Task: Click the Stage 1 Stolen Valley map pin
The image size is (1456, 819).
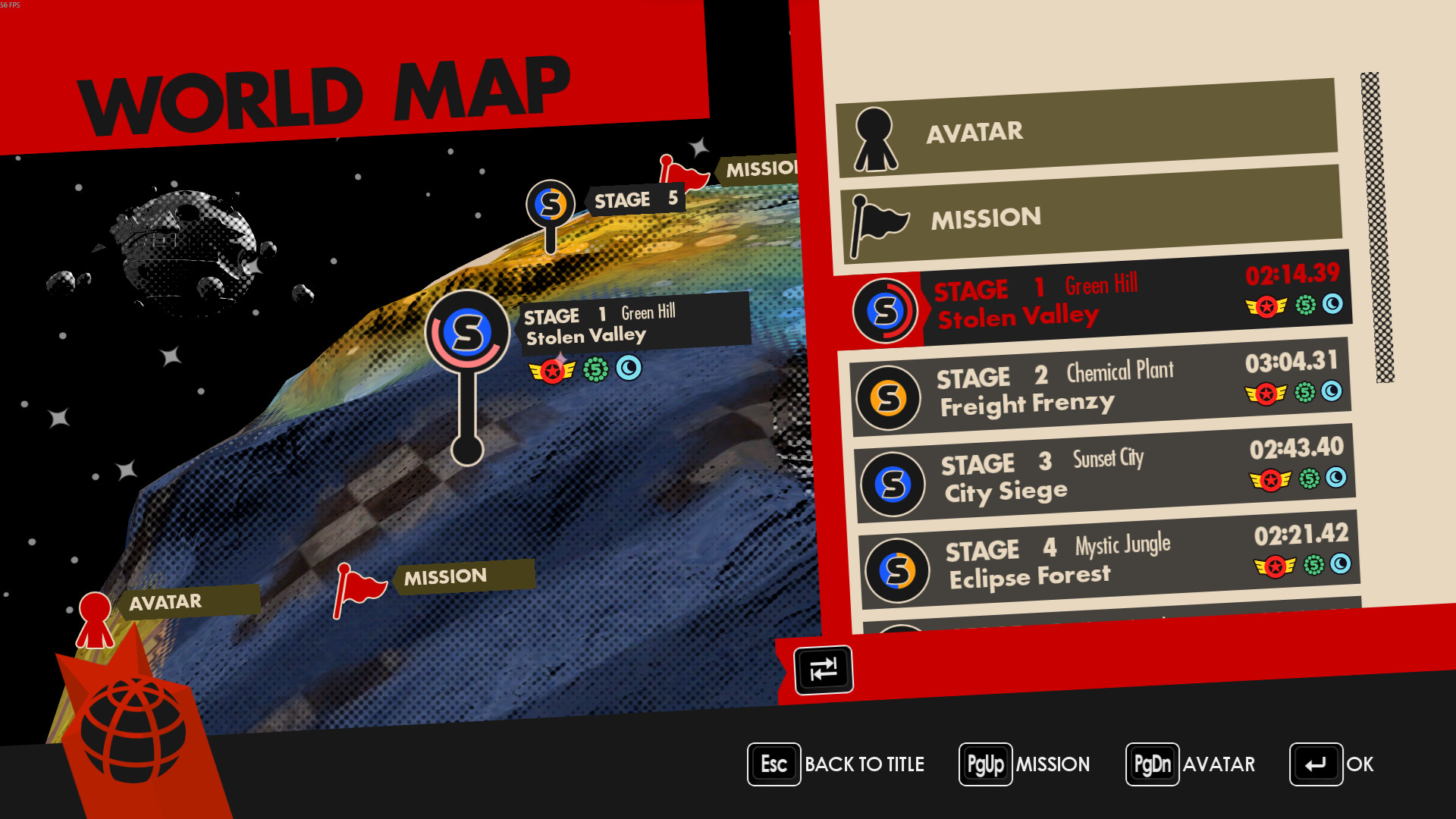Action: coord(467,332)
